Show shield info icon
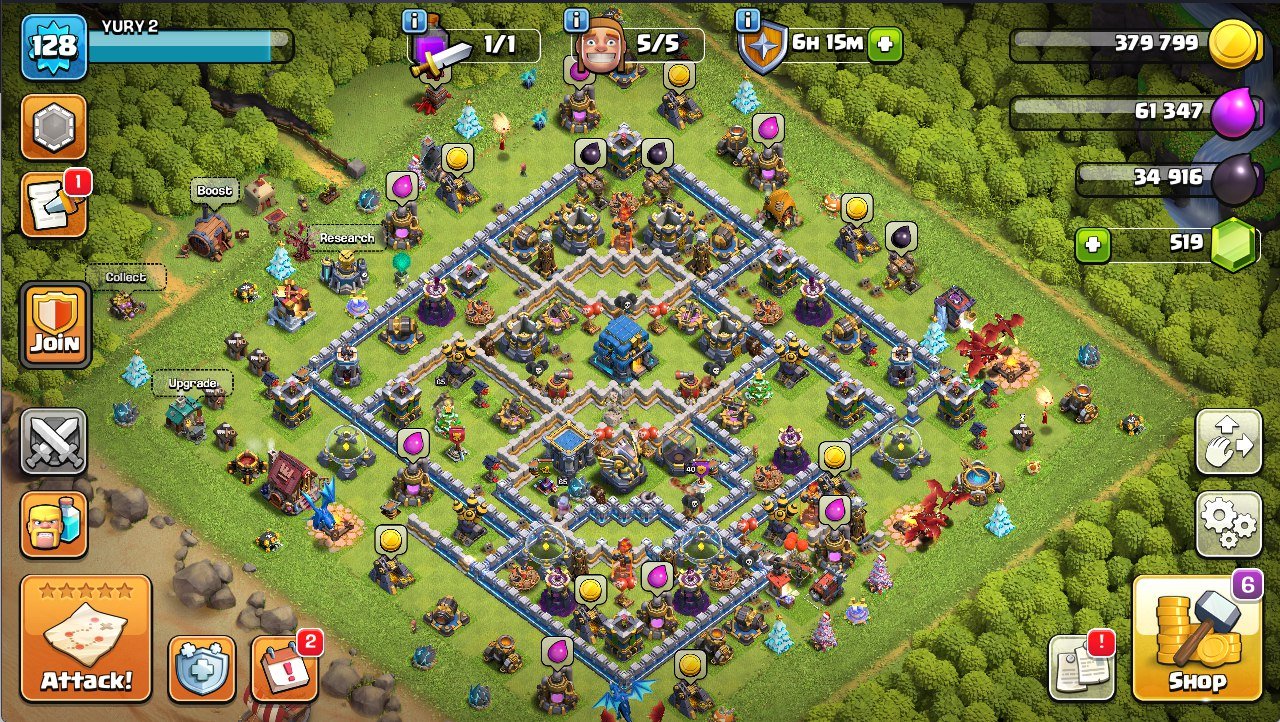 pyautogui.click(x=747, y=20)
